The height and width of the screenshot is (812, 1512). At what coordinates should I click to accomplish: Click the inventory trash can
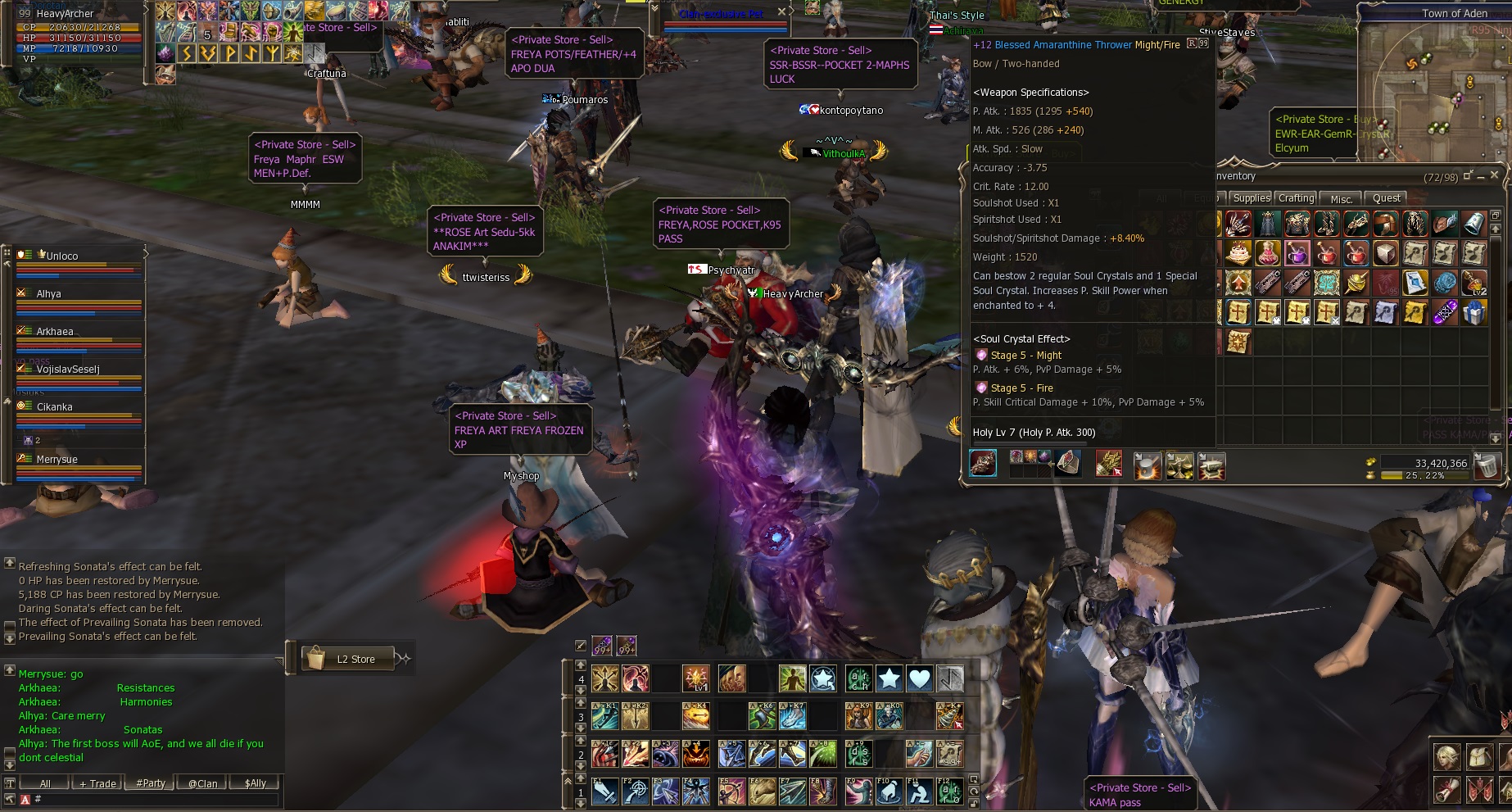[x=1488, y=466]
